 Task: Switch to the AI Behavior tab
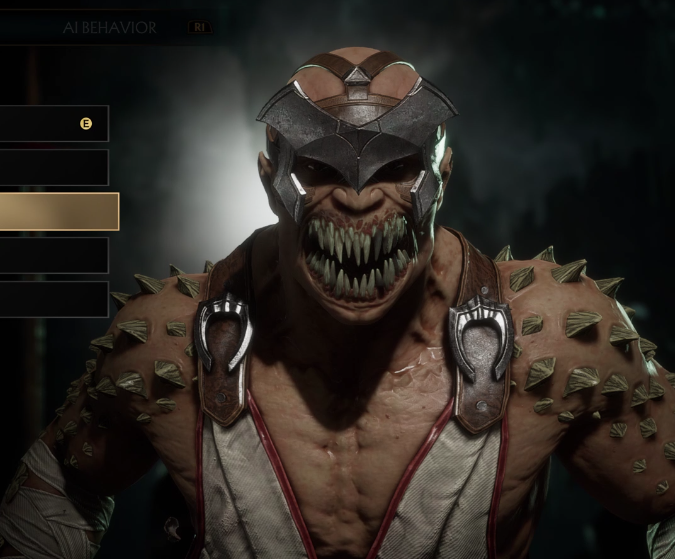(x=110, y=28)
